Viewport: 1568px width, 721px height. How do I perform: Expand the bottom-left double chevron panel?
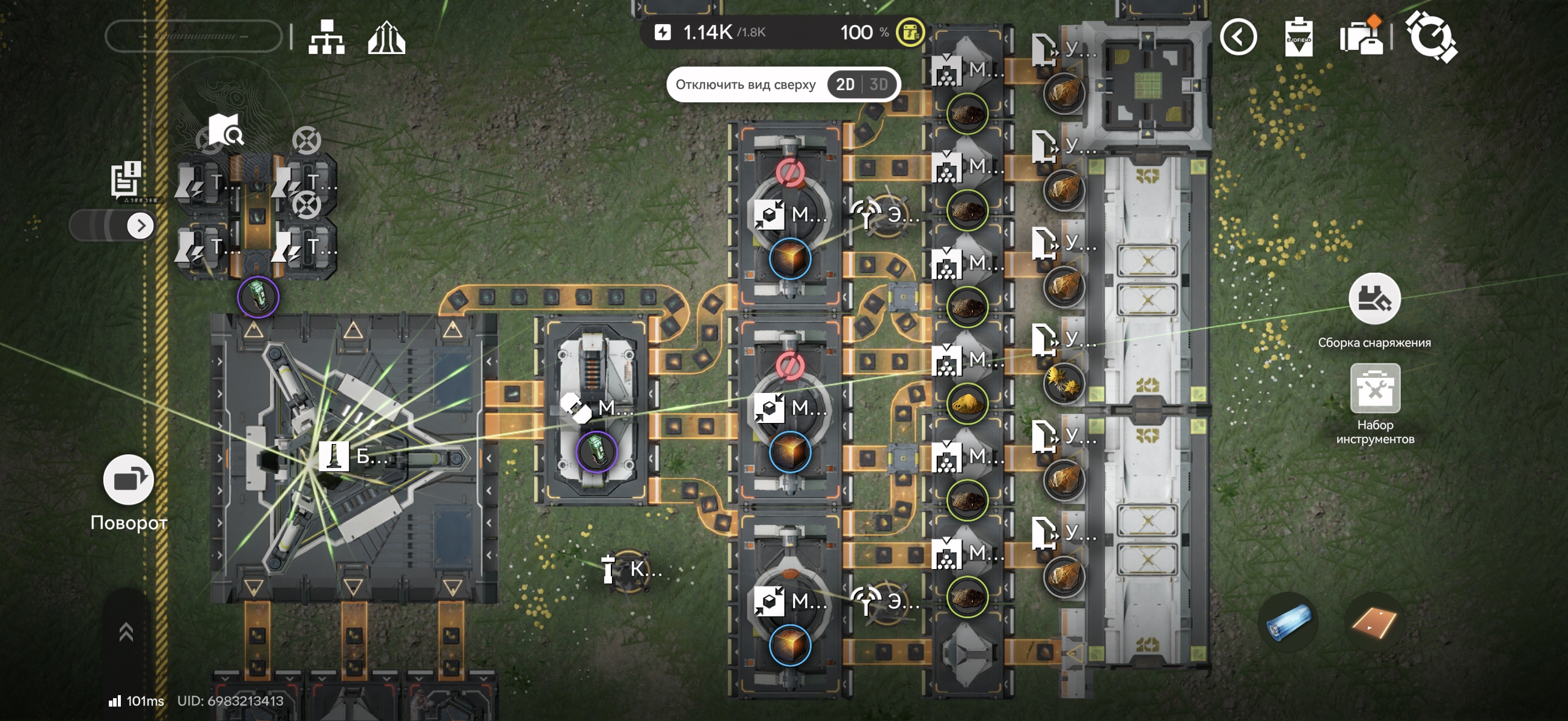pos(126,633)
